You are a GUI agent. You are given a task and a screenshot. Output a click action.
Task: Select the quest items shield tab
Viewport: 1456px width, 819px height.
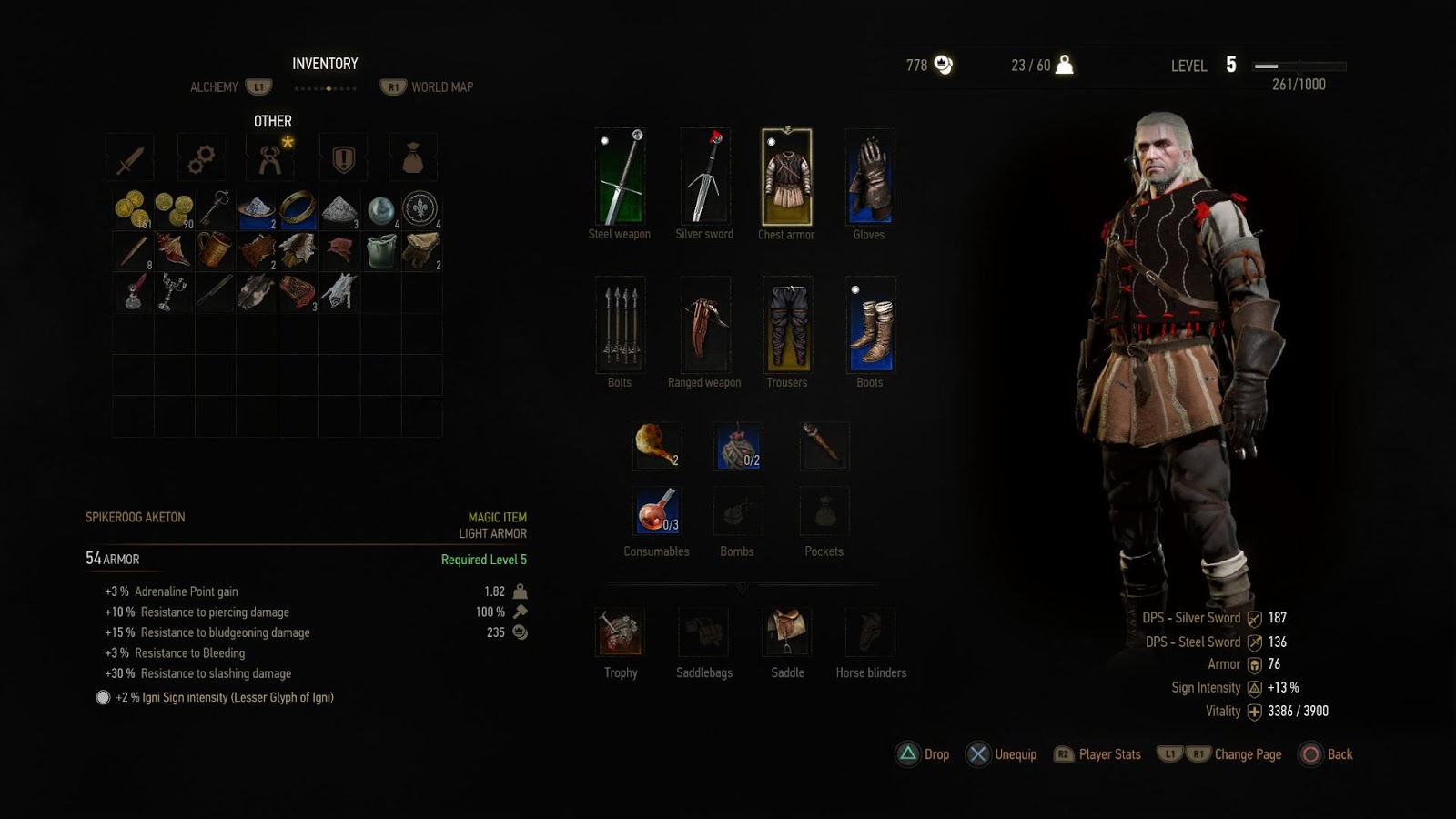coord(343,158)
